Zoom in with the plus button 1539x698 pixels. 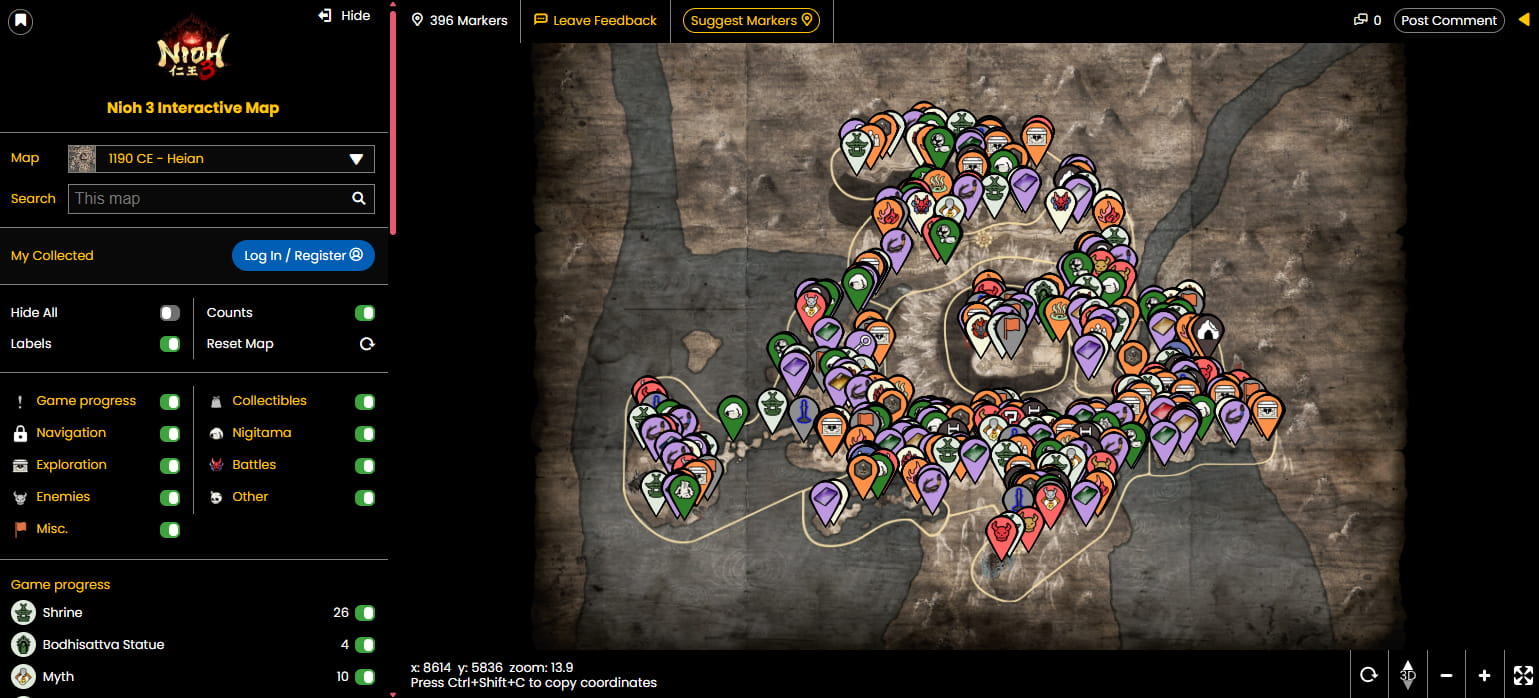click(1484, 675)
